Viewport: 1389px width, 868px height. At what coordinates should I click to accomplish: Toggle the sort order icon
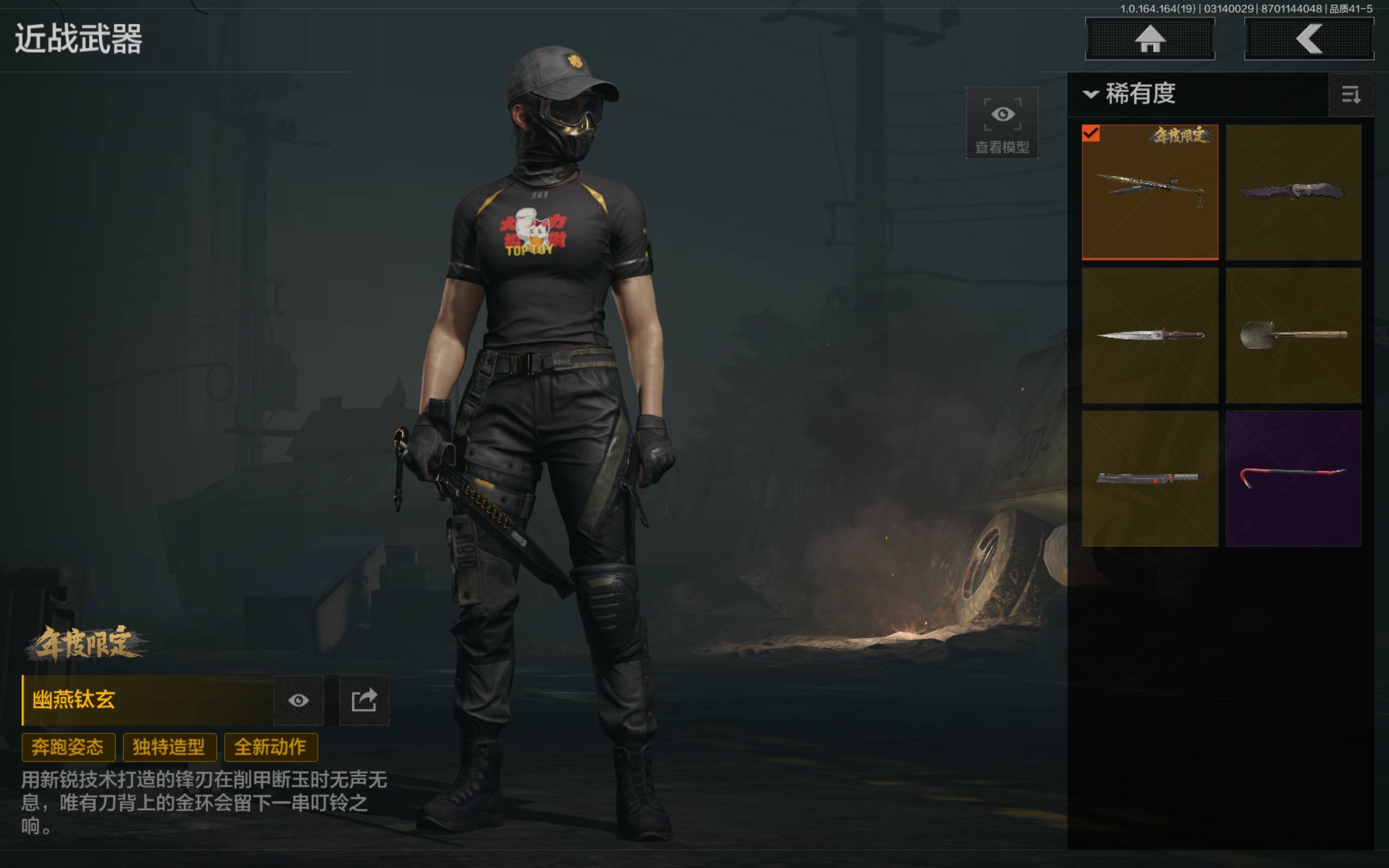(1350, 95)
